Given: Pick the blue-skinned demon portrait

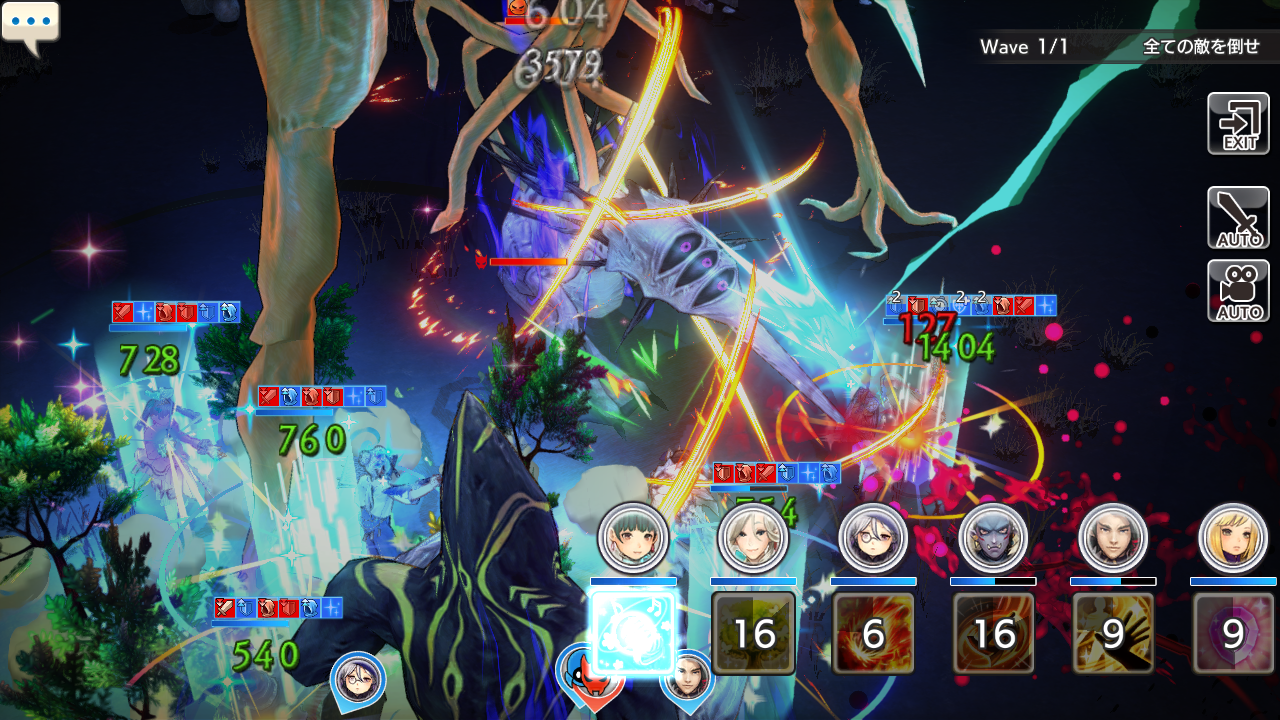Looking at the screenshot, I should pyautogui.click(x=993, y=538).
